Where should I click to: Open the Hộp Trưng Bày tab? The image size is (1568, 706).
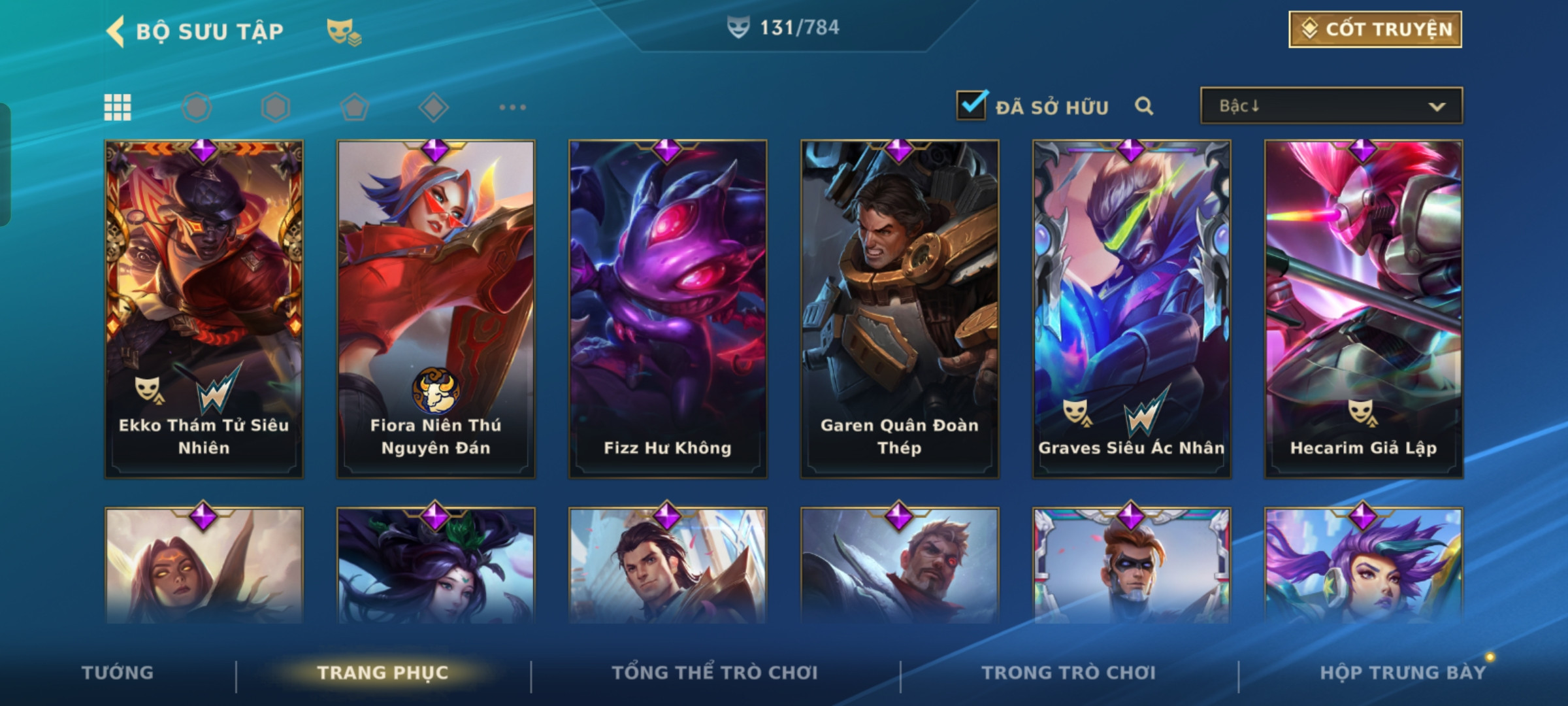click(x=1403, y=673)
